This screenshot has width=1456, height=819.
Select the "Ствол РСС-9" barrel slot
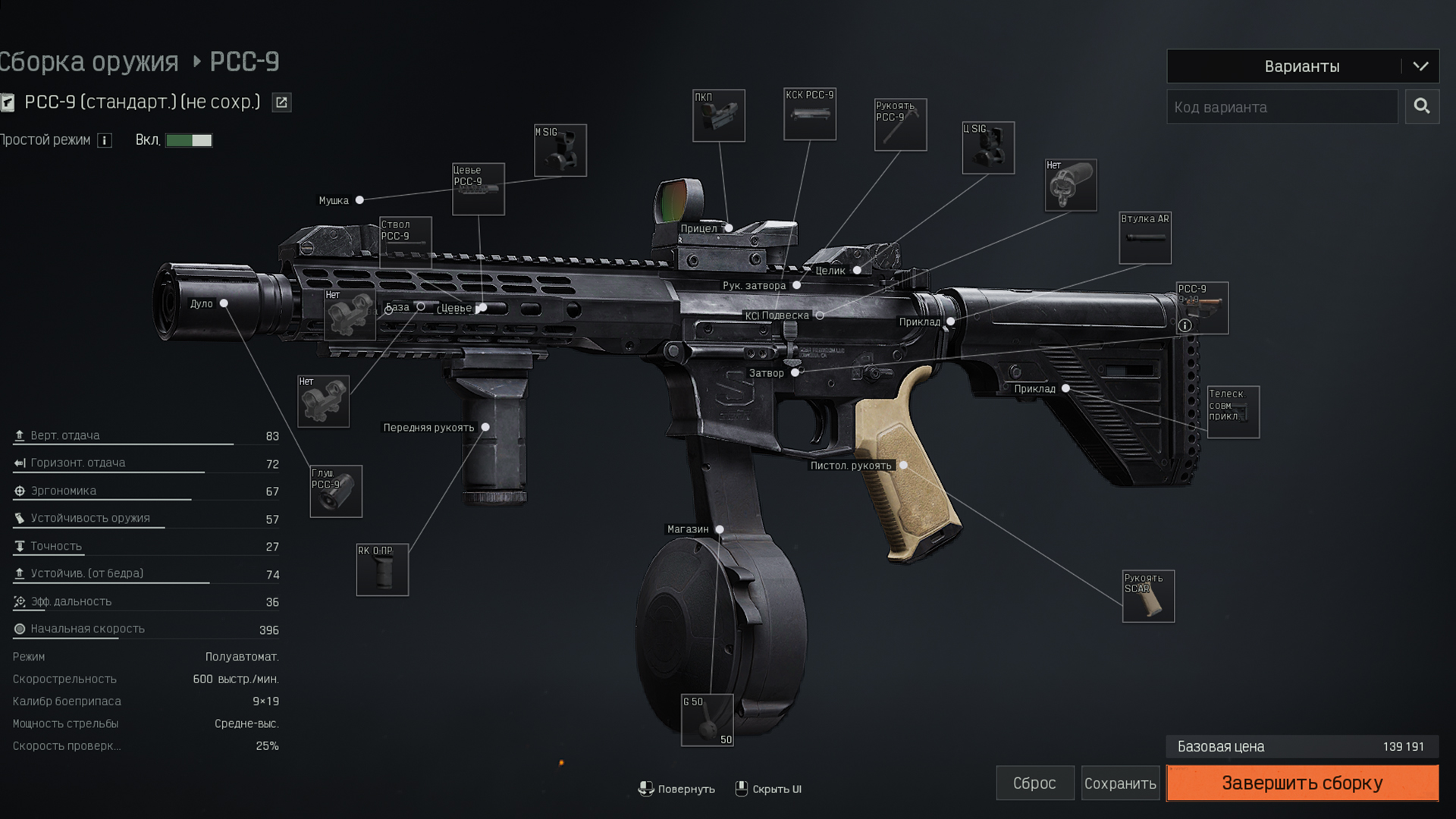click(x=406, y=242)
